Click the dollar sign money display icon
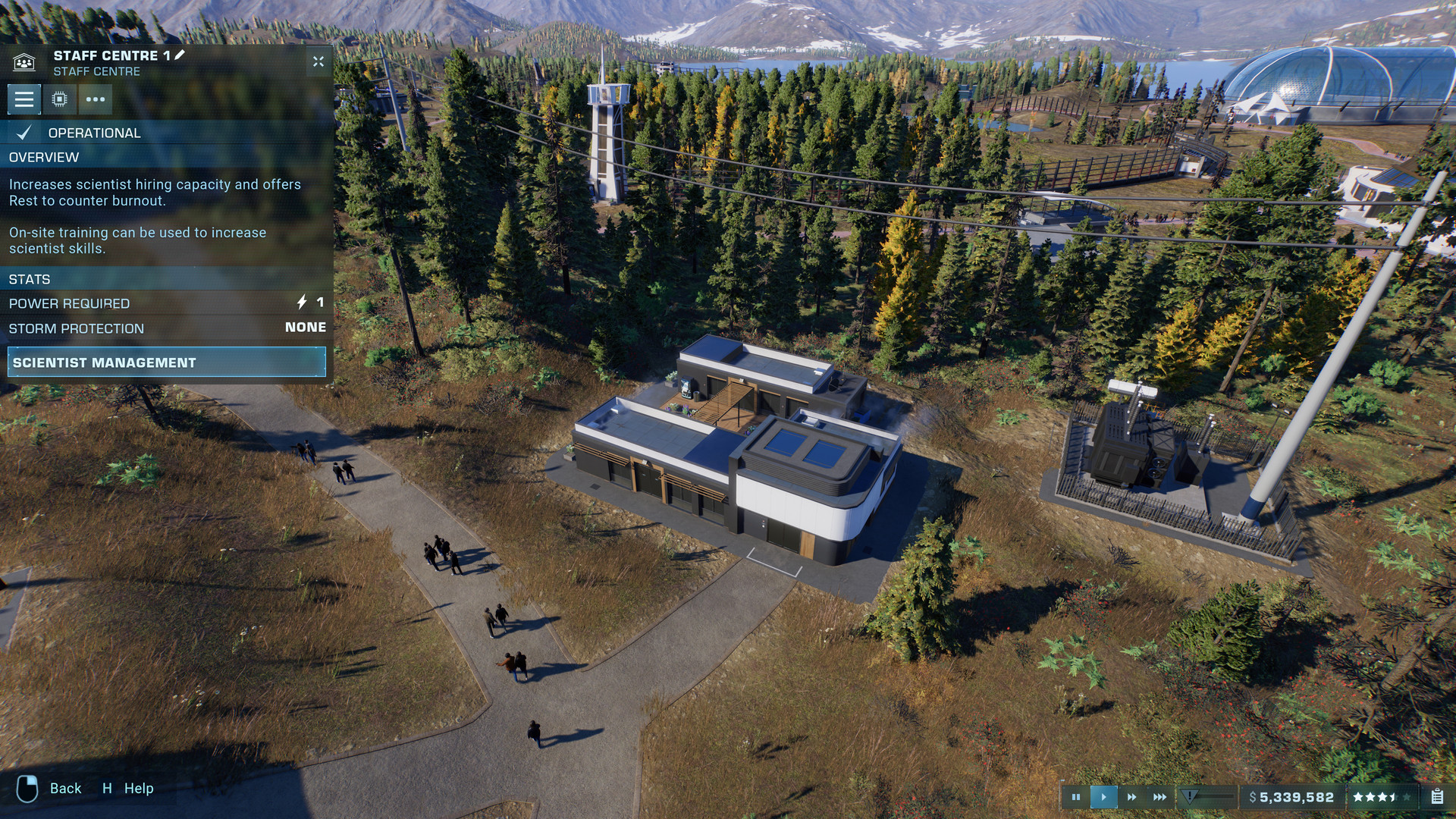This screenshot has height=819, width=1456. coord(1253,797)
